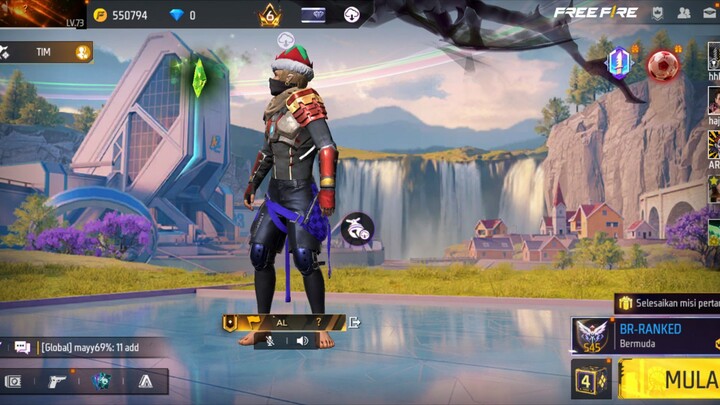Image resolution: width=720 pixels, height=405 pixels.
Task: Open the red soccer ball event icon
Action: (x=662, y=65)
